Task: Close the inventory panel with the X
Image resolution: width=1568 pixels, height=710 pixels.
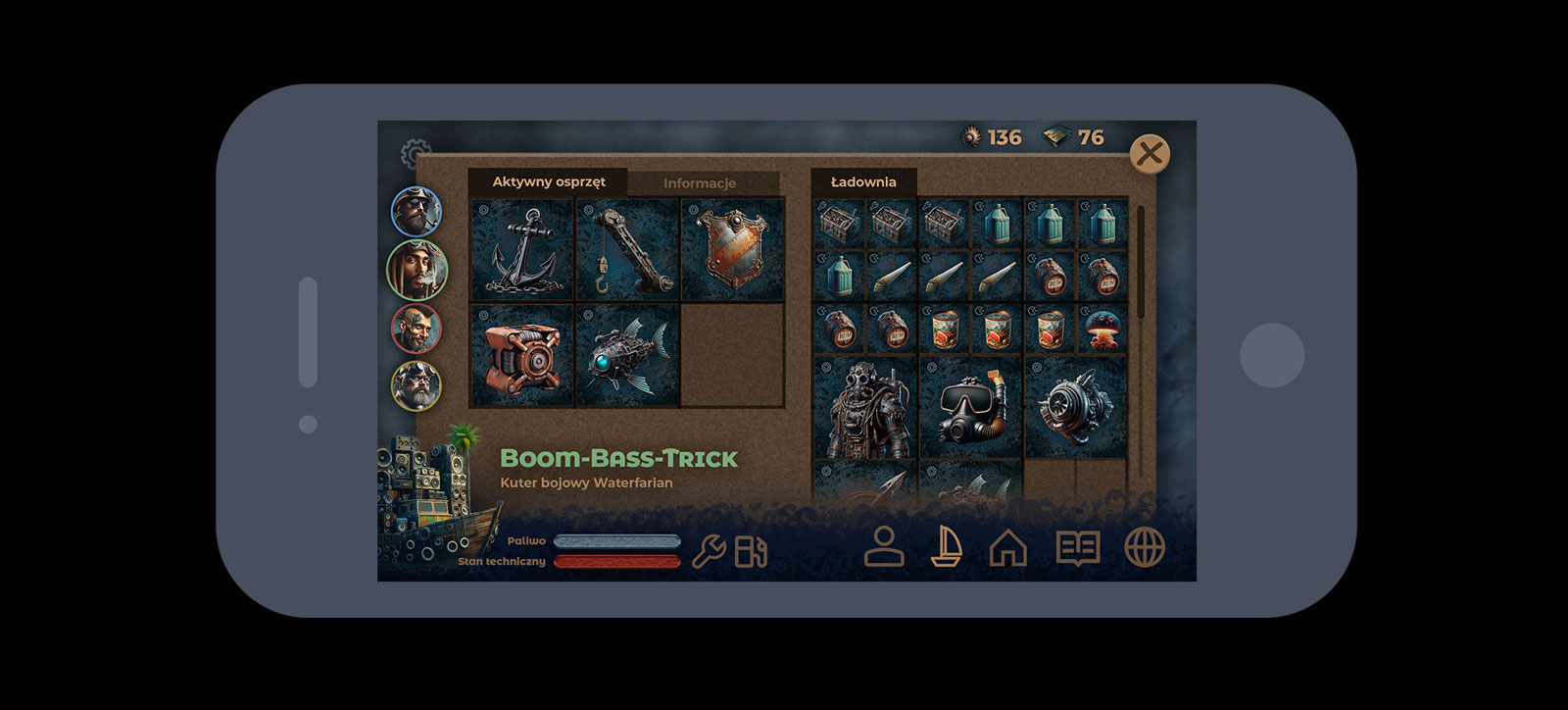Action: [1150, 154]
